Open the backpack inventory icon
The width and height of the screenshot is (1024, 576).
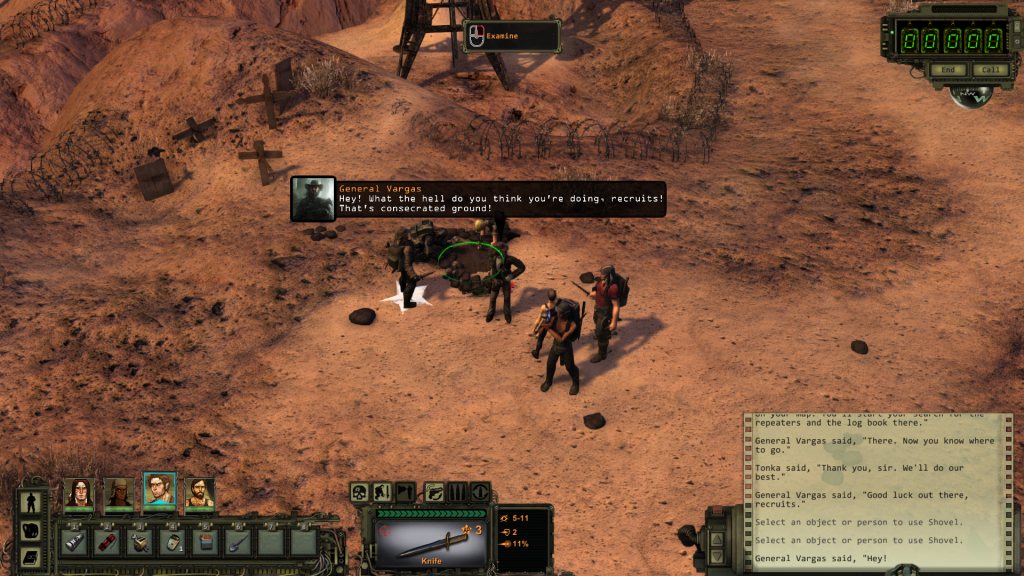(x=30, y=530)
